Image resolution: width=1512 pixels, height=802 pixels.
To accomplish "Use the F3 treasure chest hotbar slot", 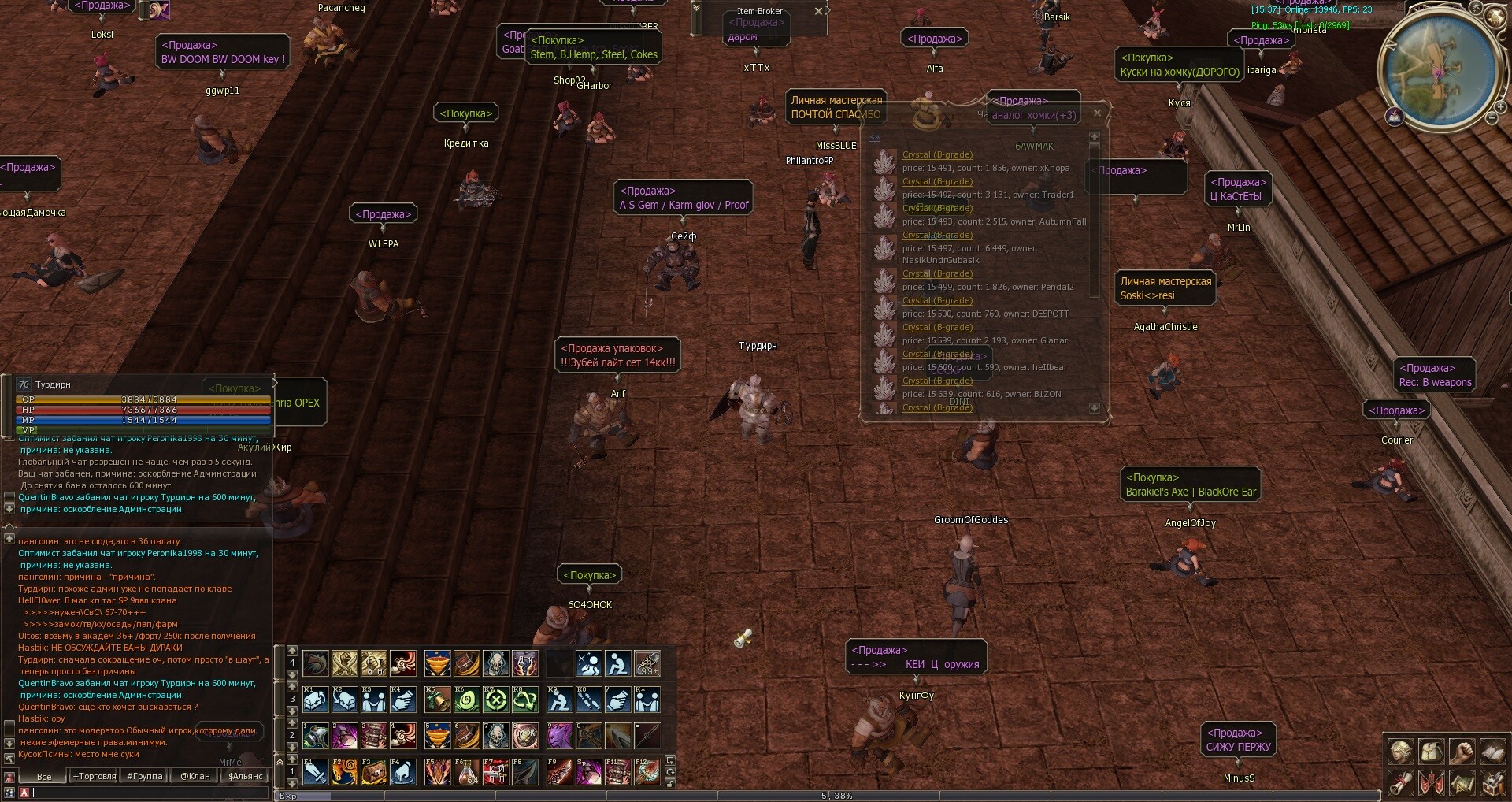I will tap(373, 772).
